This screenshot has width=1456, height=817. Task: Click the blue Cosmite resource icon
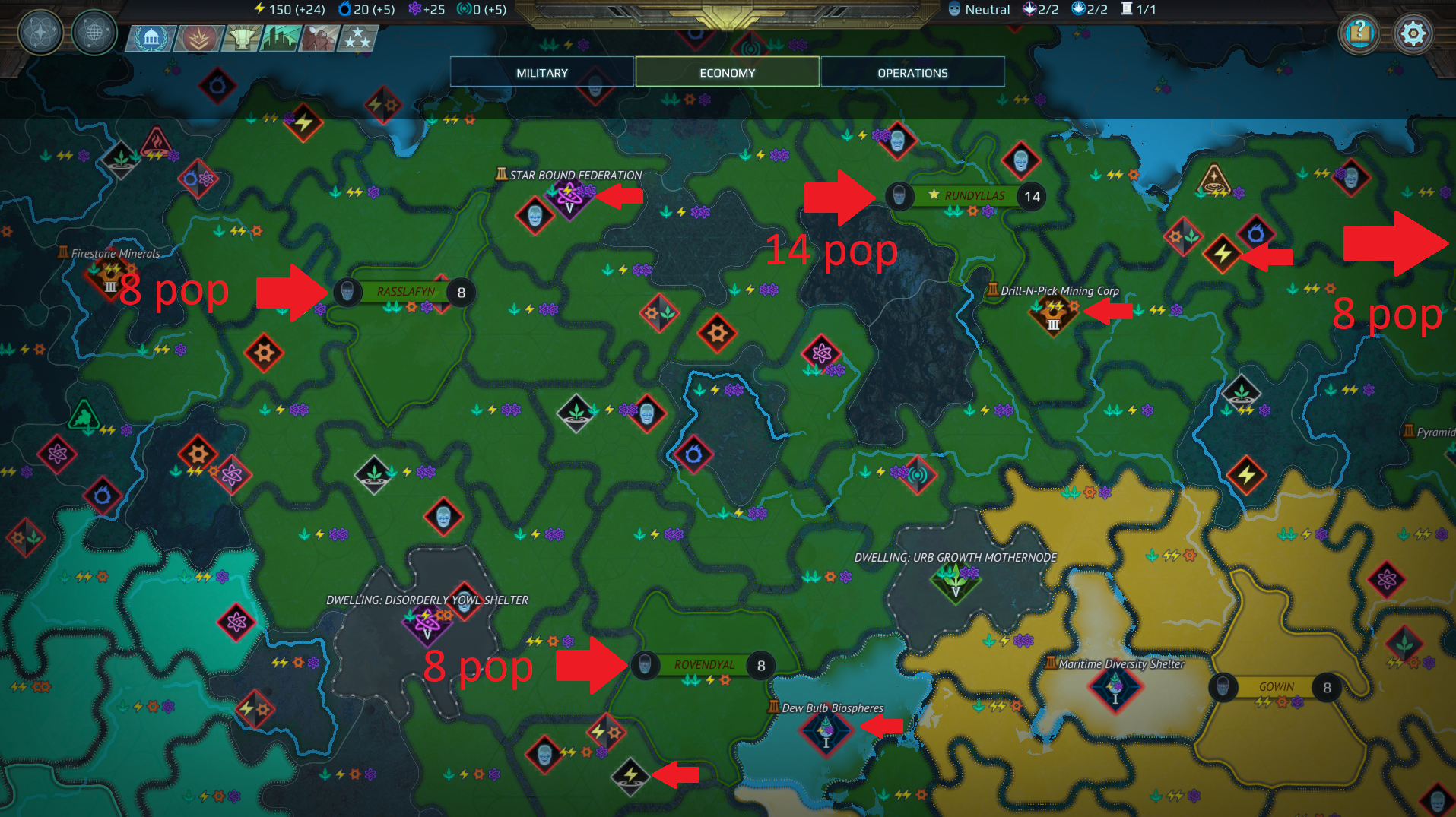(x=349, y=9)
